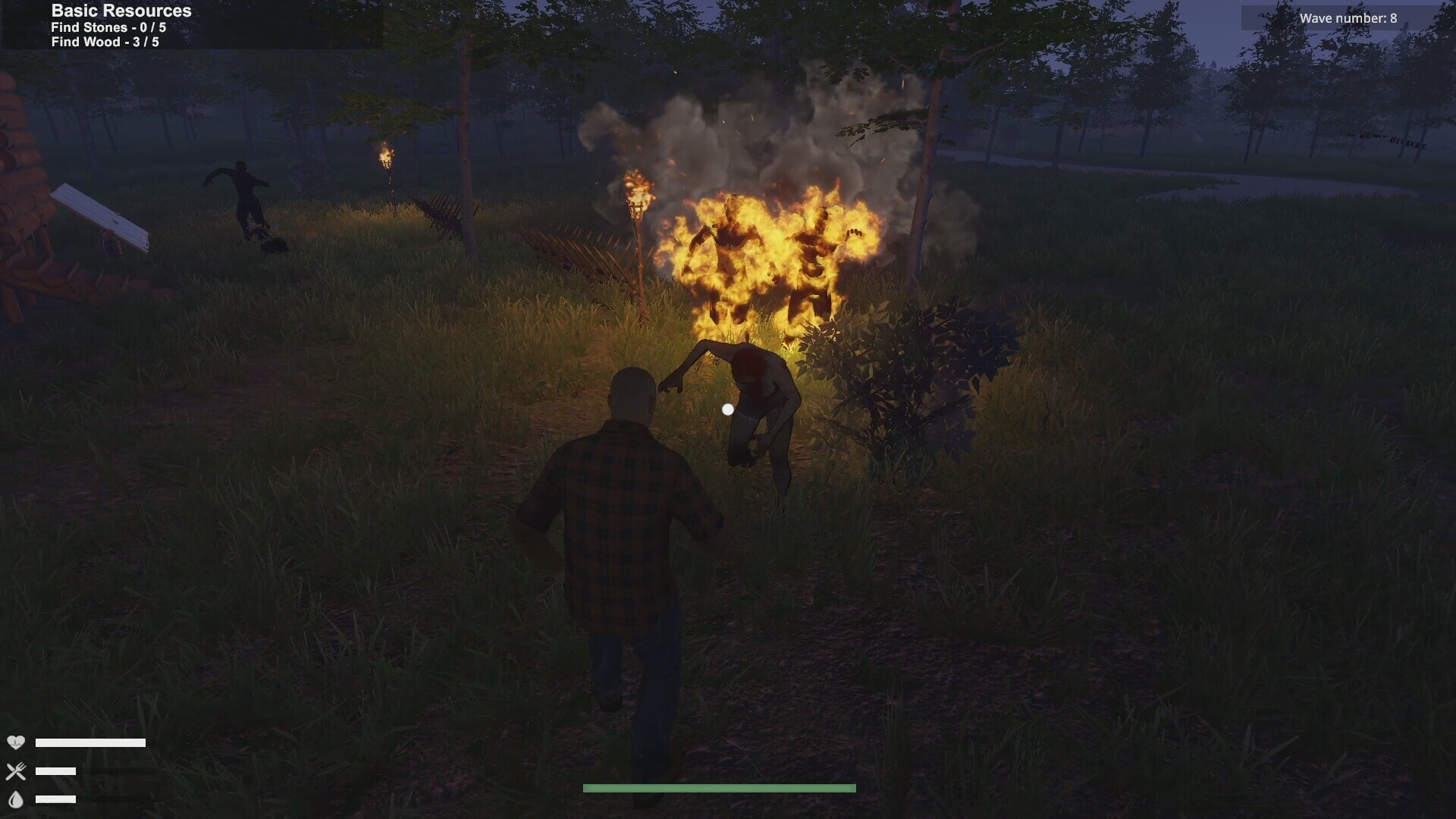Click the white aiming reticle dot
This screenshot has height=819, width=1456.
(729, 409)
